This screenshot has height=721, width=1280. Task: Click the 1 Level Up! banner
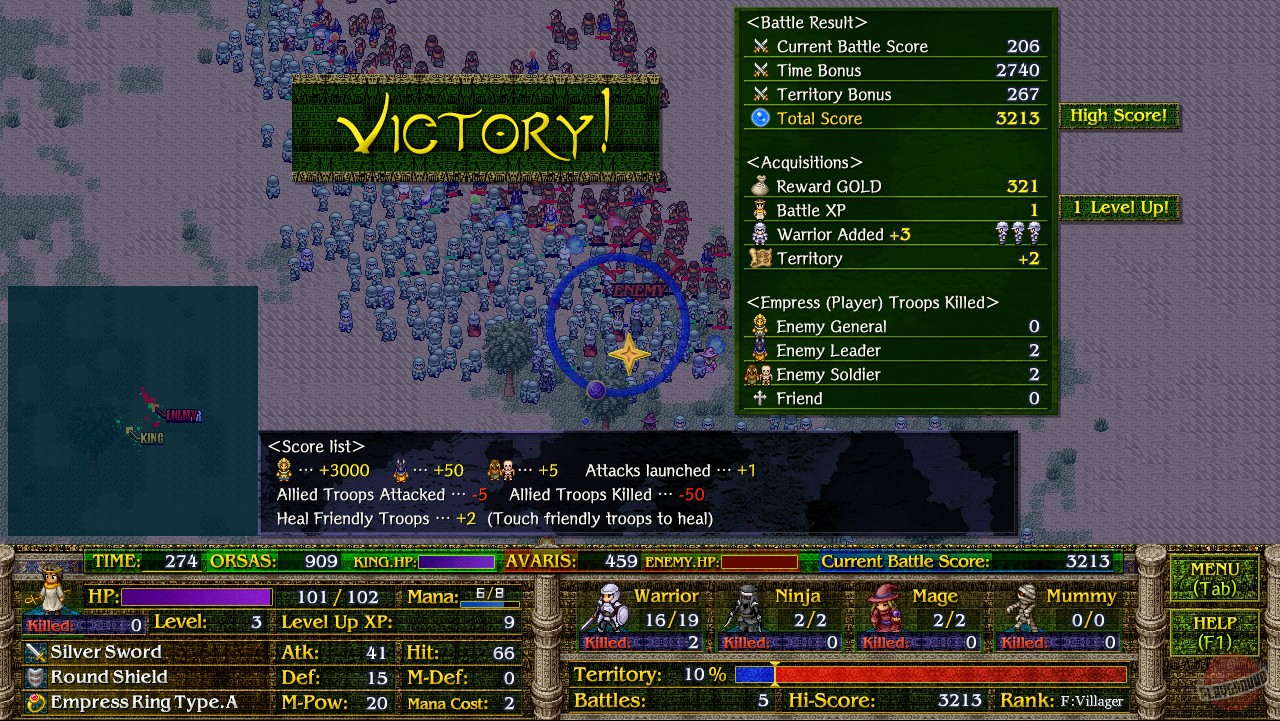1118,208
